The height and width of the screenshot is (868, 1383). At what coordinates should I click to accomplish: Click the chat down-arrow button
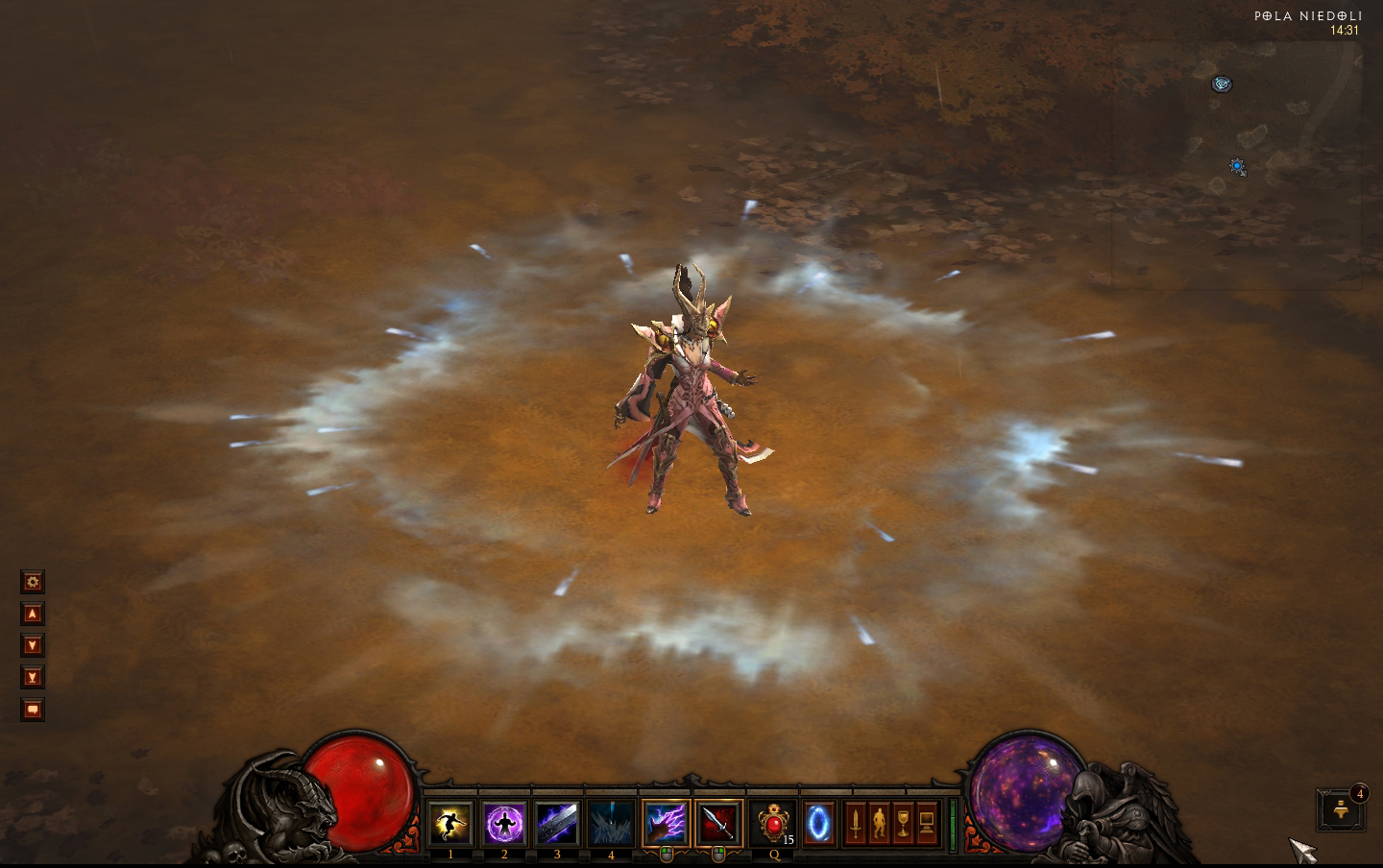click(33, 645)
